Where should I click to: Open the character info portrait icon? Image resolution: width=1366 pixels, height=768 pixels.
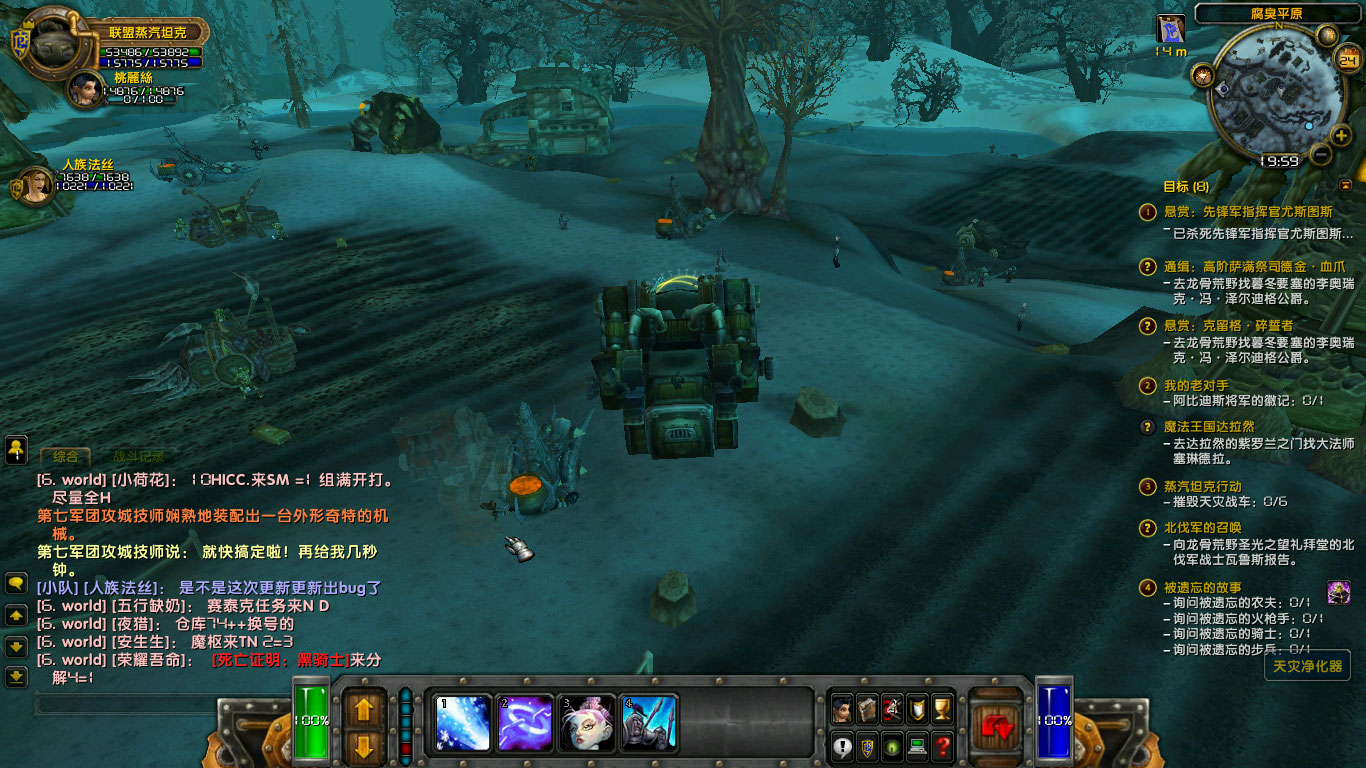click(842, 708)
